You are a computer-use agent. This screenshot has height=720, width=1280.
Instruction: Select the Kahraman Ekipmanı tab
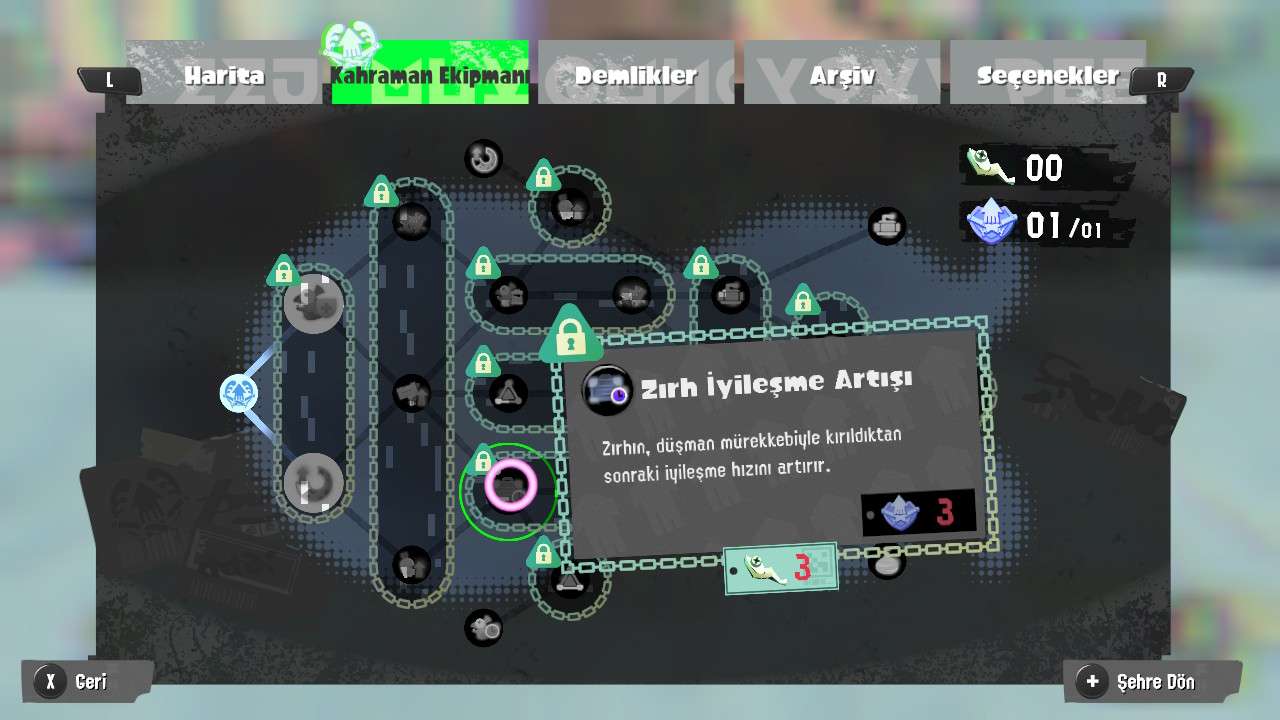point(430,75)
